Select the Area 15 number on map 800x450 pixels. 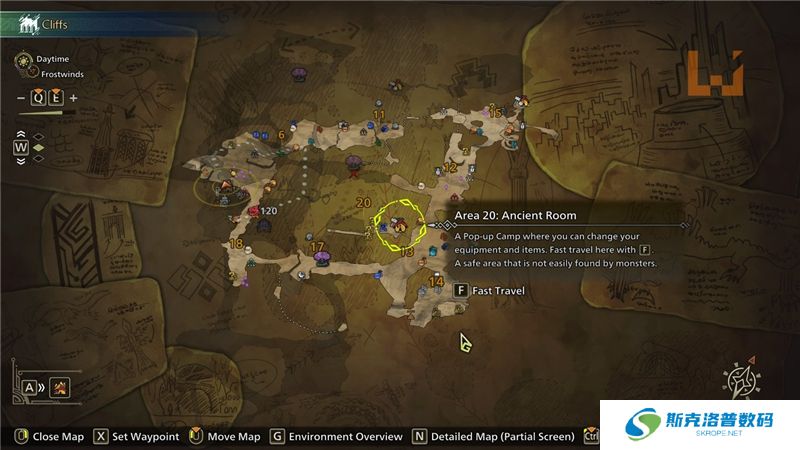[x=496, y=113]
